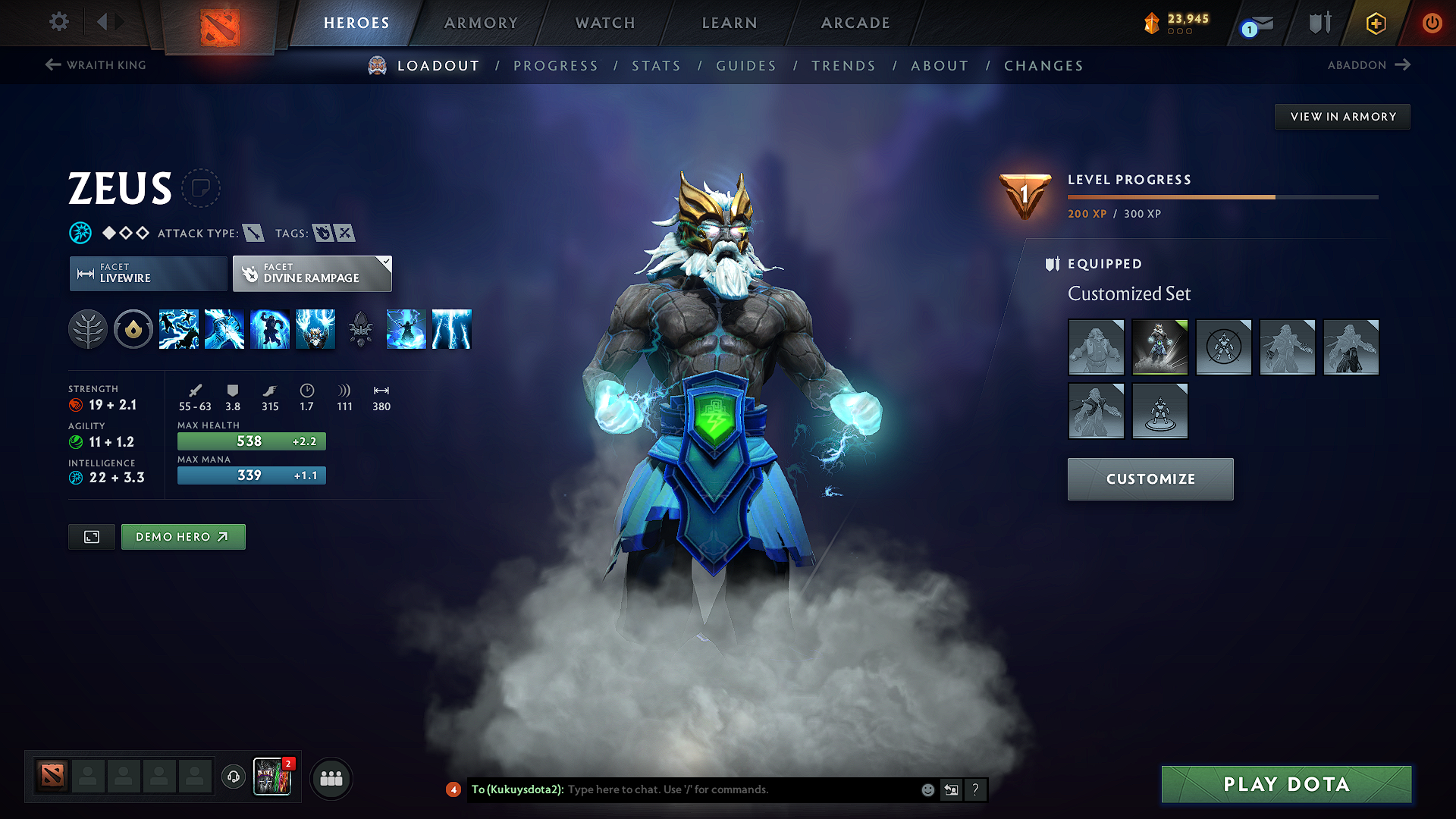Screen dimensions: 1456x819
Task: Select Zeus's talent tree icon
Action: [x=88, y=329]
